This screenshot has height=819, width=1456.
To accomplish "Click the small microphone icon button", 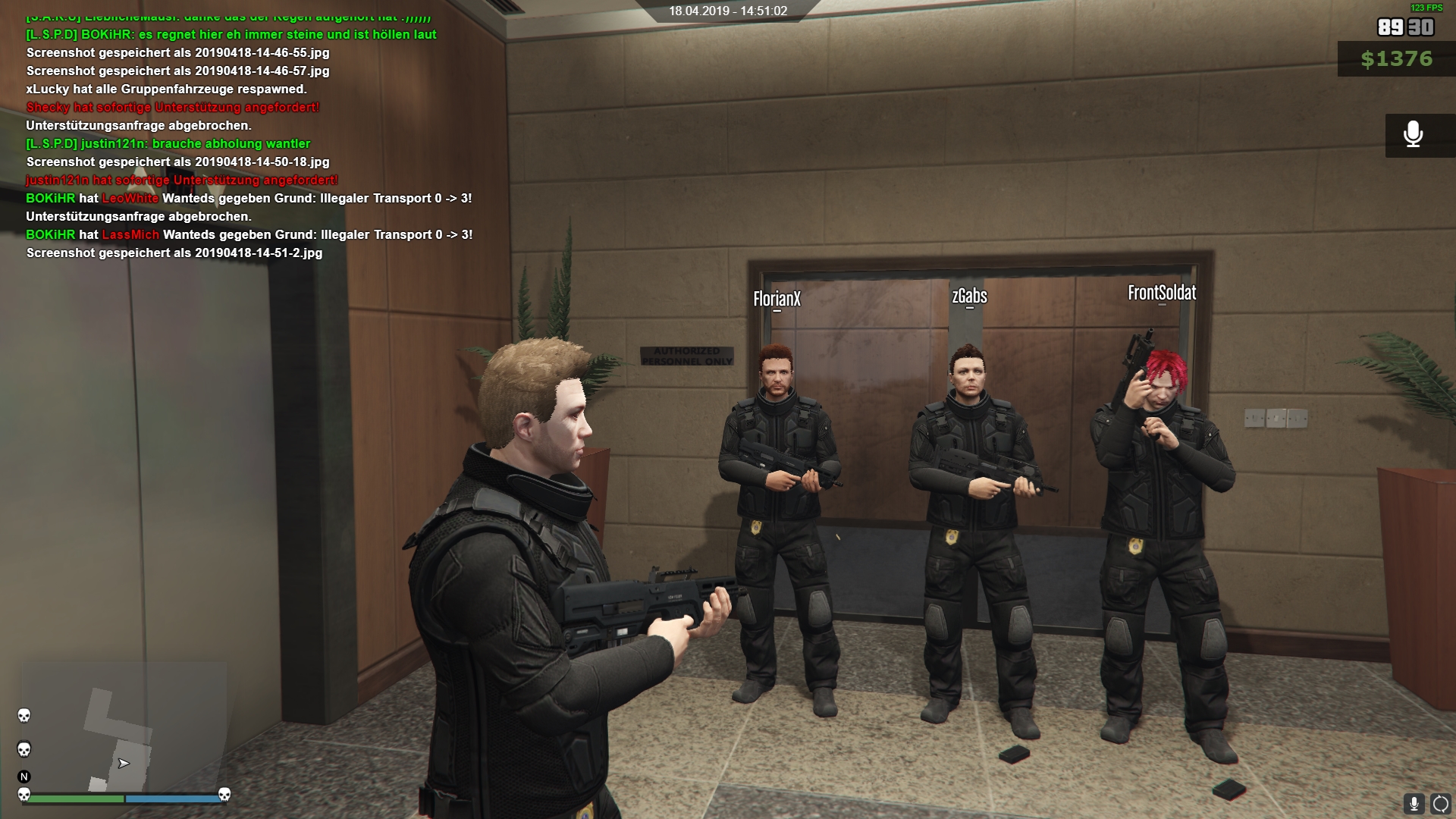I will pyautogui.click(x=1414, y=804).
